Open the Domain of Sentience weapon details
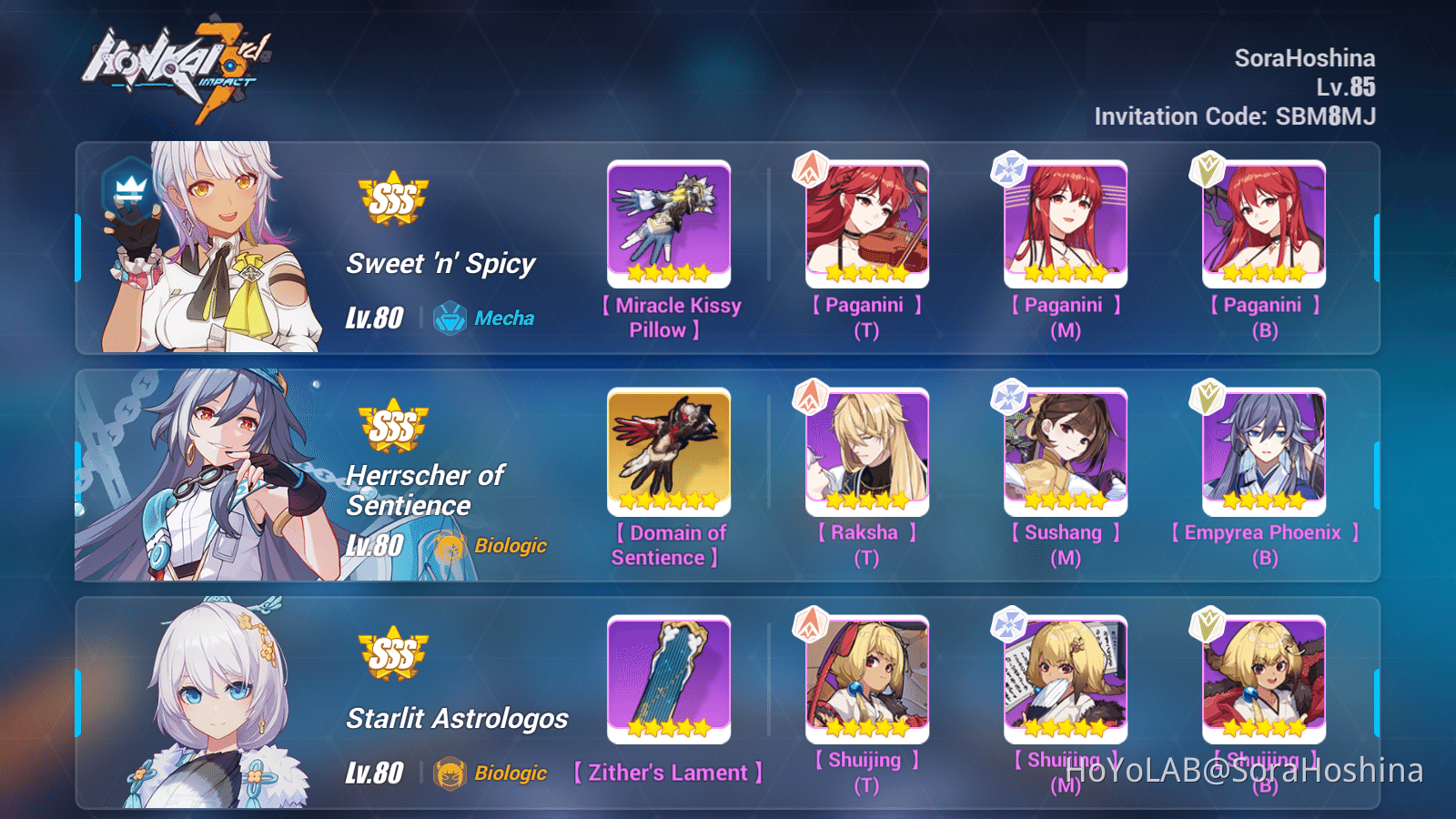1456x819 pixels. pos(669,450)
